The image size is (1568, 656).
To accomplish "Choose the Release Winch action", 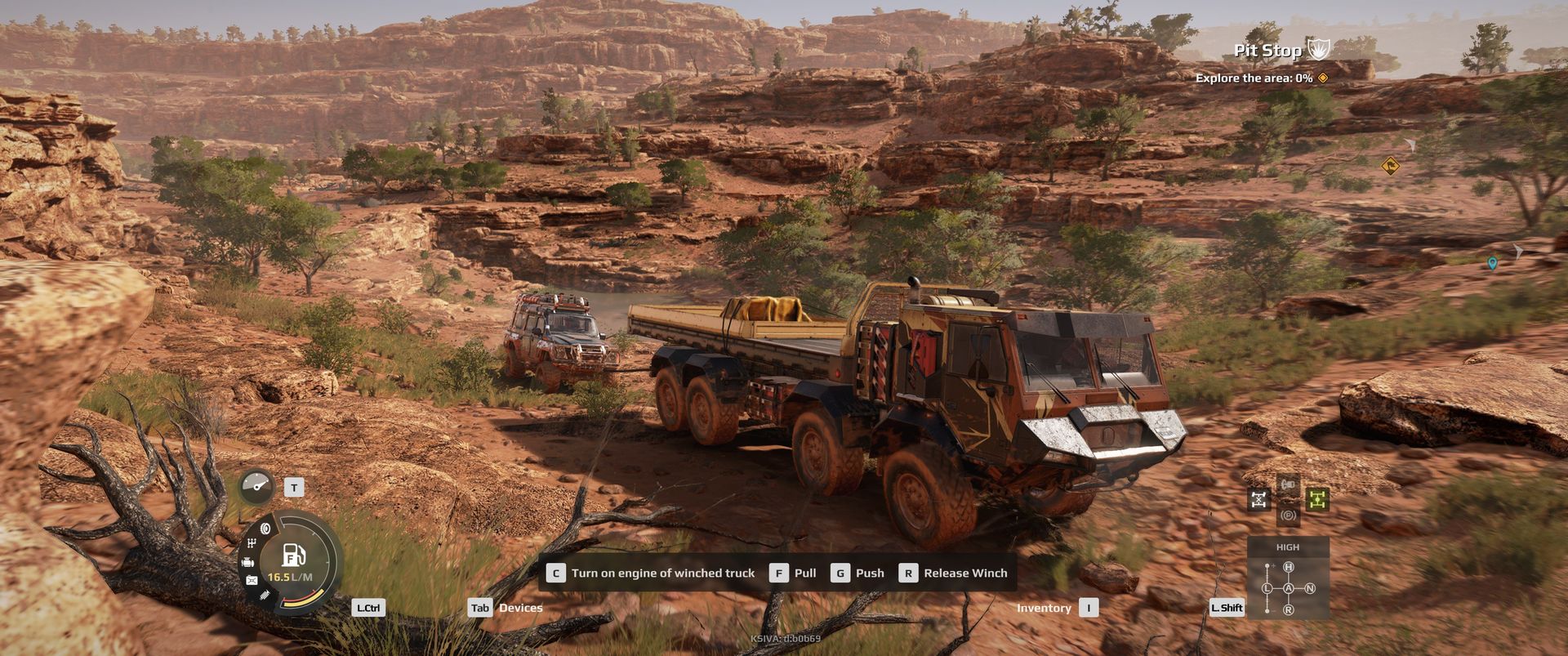I will click(x=954, y=573).
